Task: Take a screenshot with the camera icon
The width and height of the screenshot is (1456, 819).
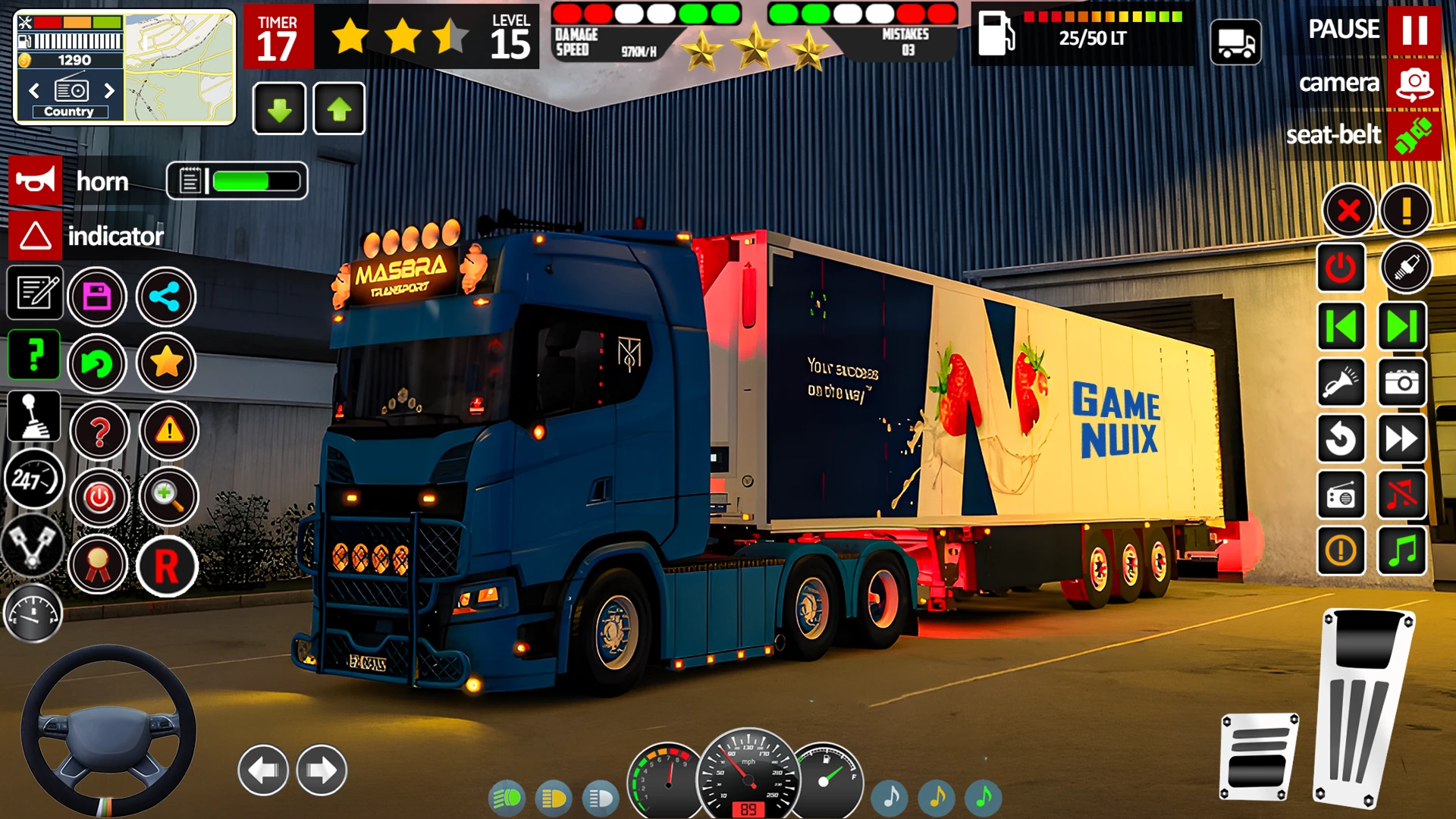Action: pyautogui.click(x=1401, y=383)
